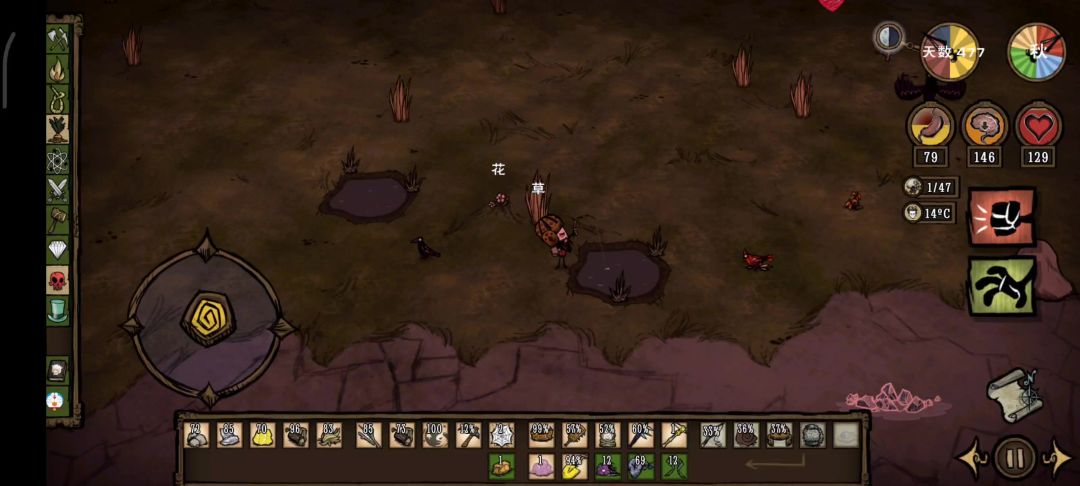This screenshot has height=486, width=1080.
Task: Rotate camera with the right arrow
Action: coord(1057,458)
